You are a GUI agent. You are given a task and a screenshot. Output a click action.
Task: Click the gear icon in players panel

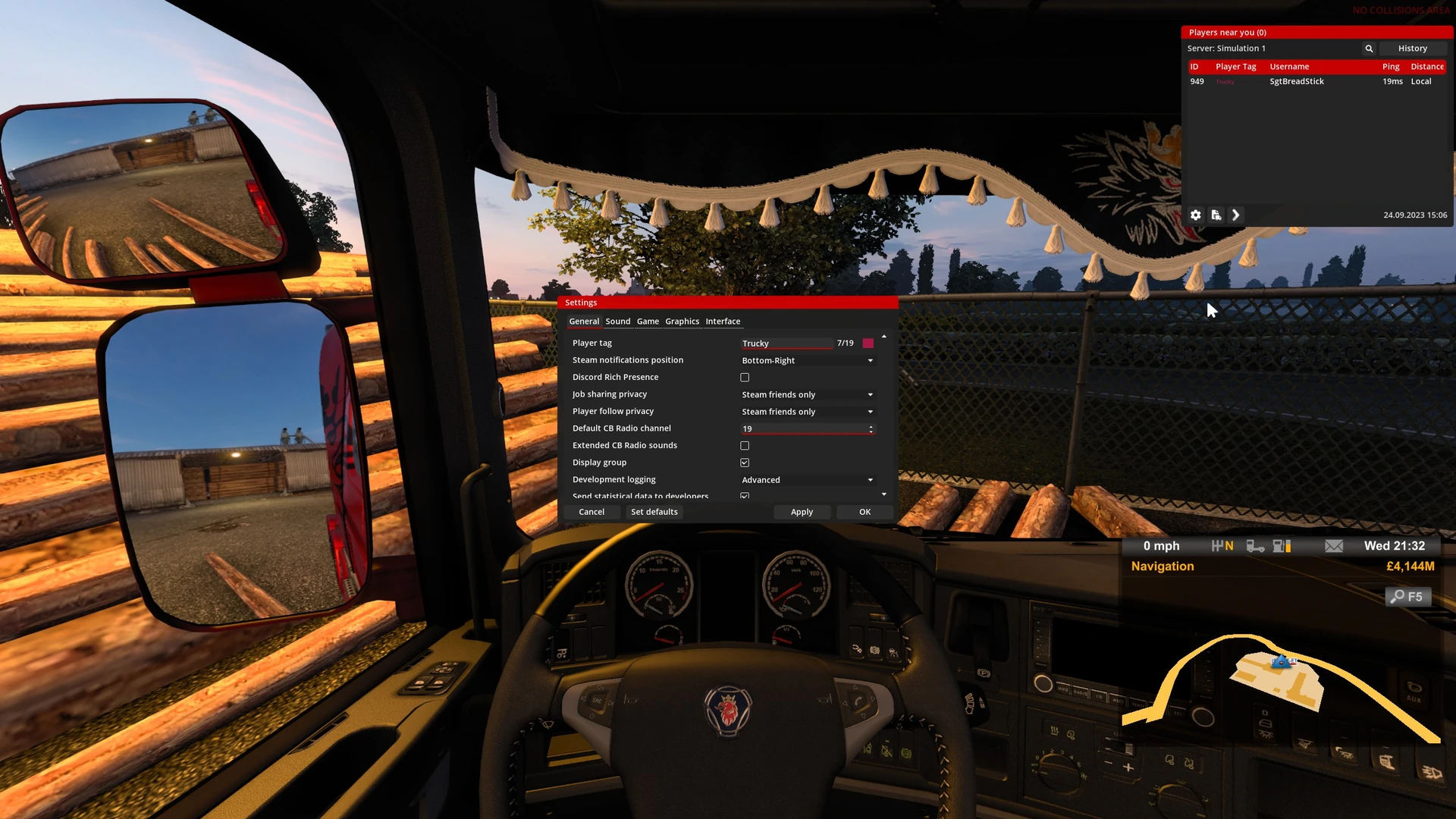[x=1196, y=215]
